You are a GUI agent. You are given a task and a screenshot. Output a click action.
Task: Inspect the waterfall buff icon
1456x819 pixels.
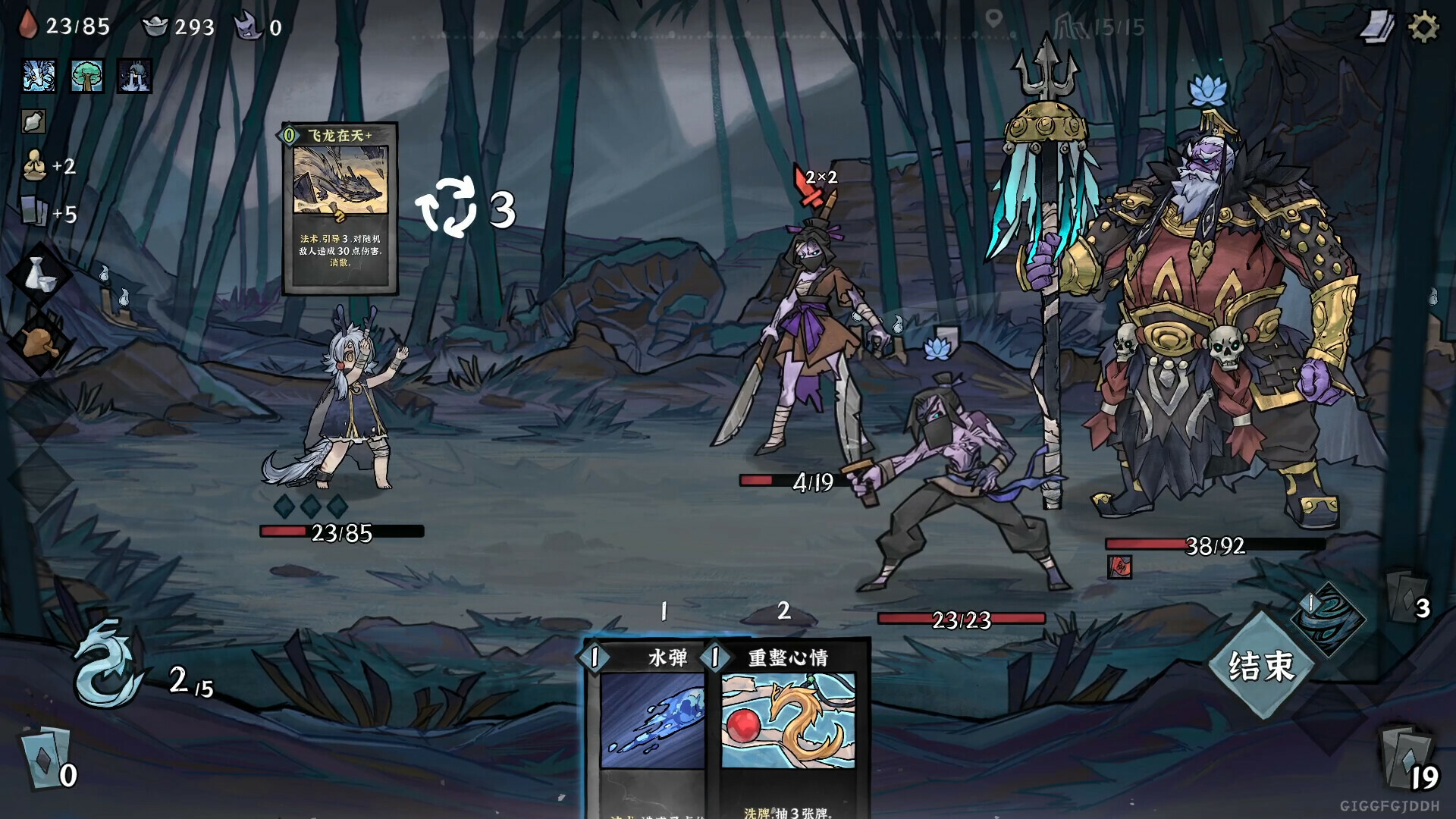tap(135, 76)
